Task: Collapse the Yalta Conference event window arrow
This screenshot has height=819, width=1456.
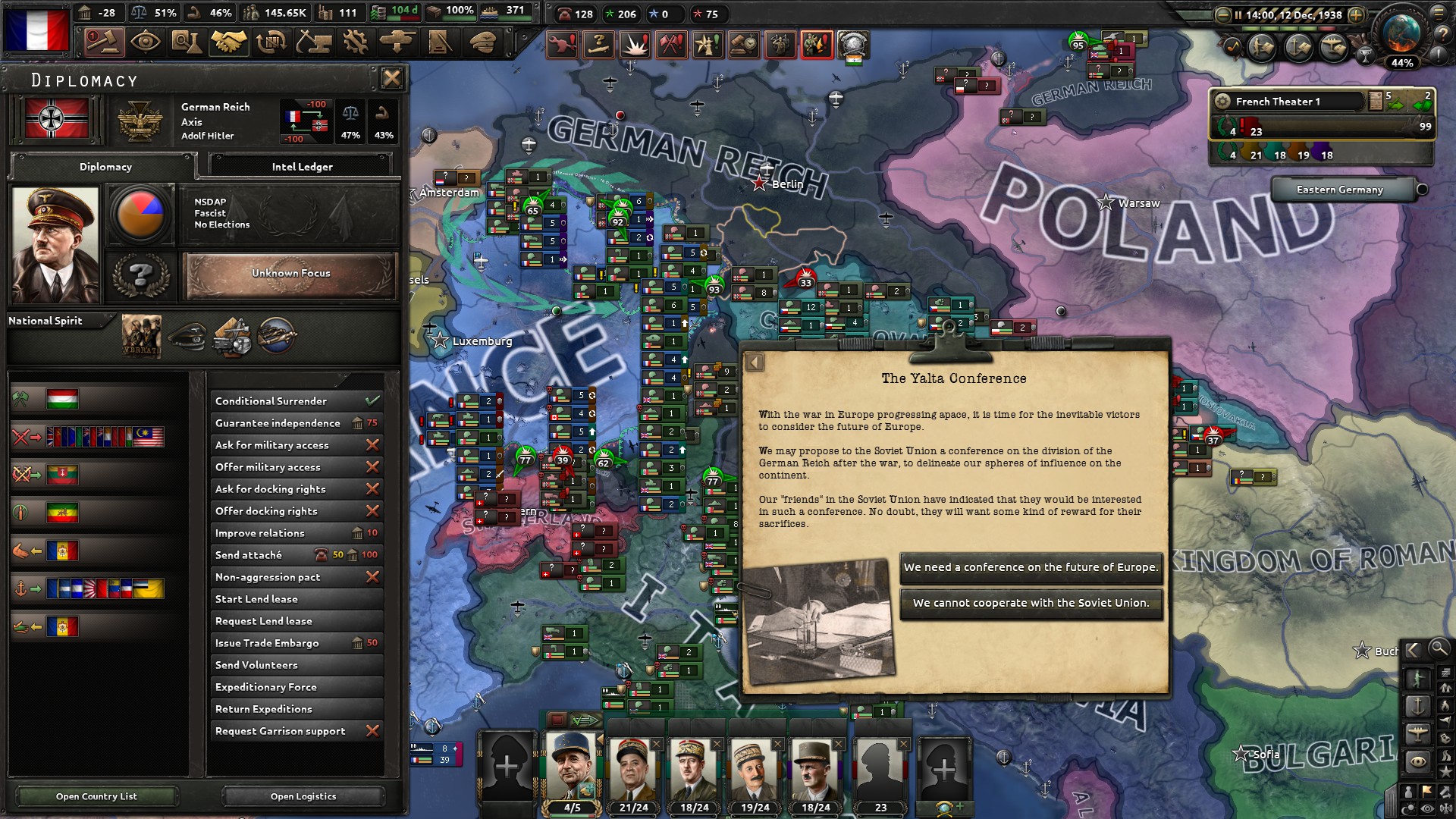Action: pos(753,362)
